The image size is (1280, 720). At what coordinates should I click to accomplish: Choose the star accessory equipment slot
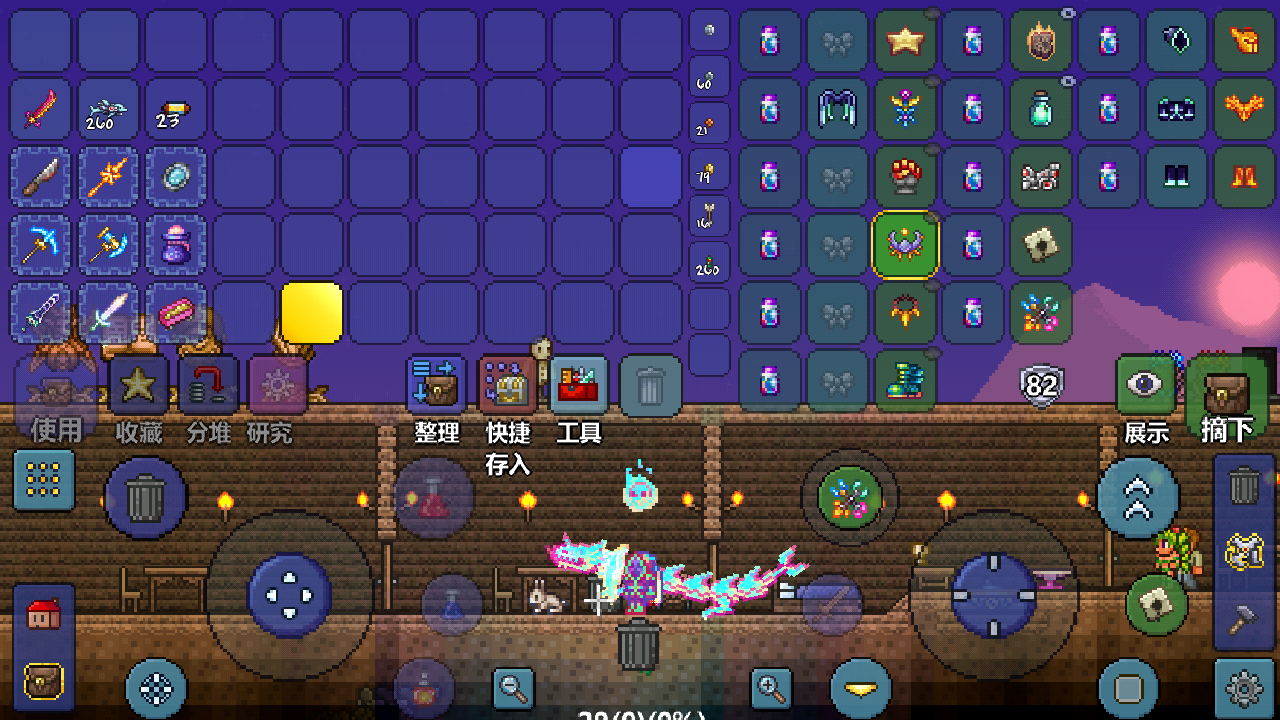click(905, 41)
